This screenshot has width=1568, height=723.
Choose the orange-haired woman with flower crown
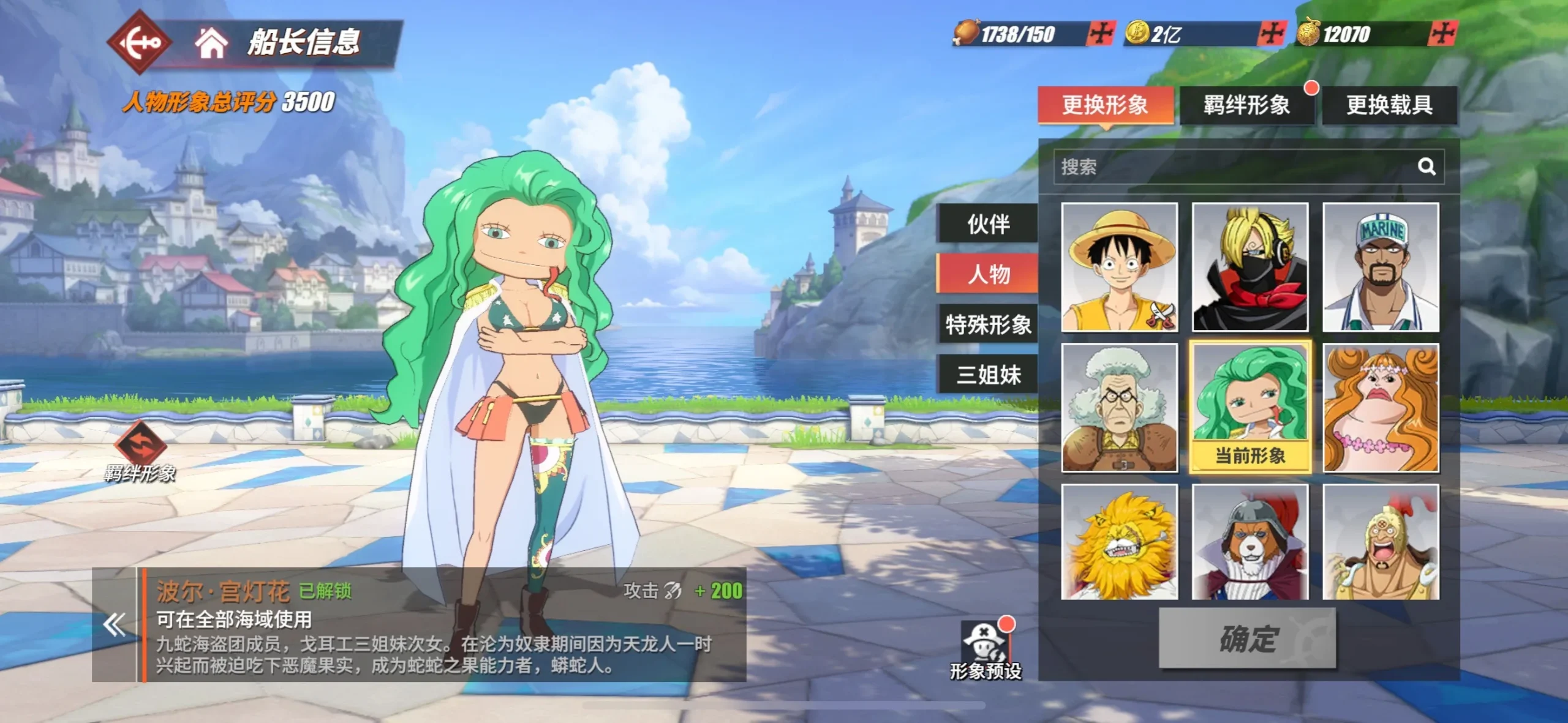1381,408
